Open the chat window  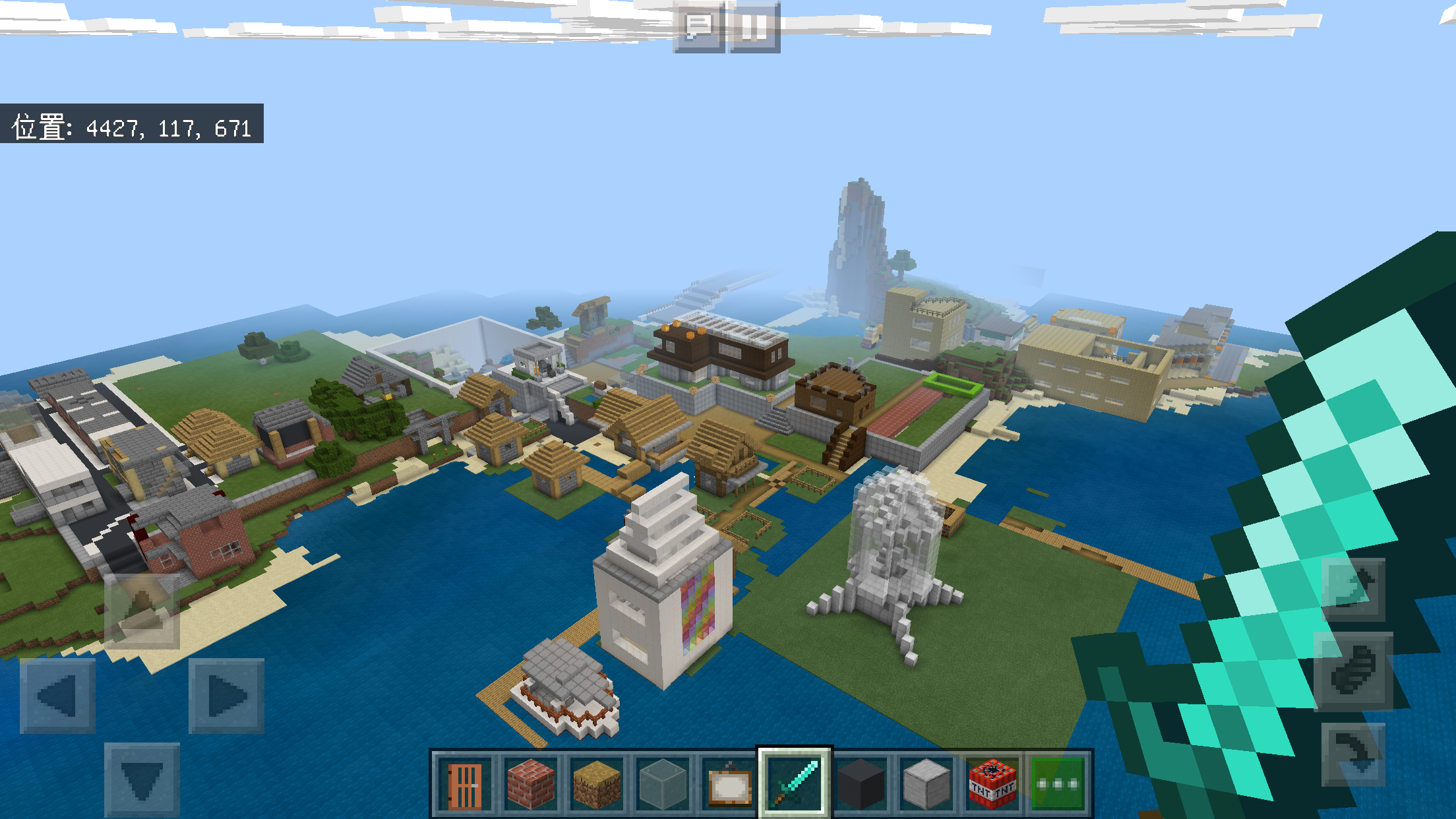tap(697, 26)
